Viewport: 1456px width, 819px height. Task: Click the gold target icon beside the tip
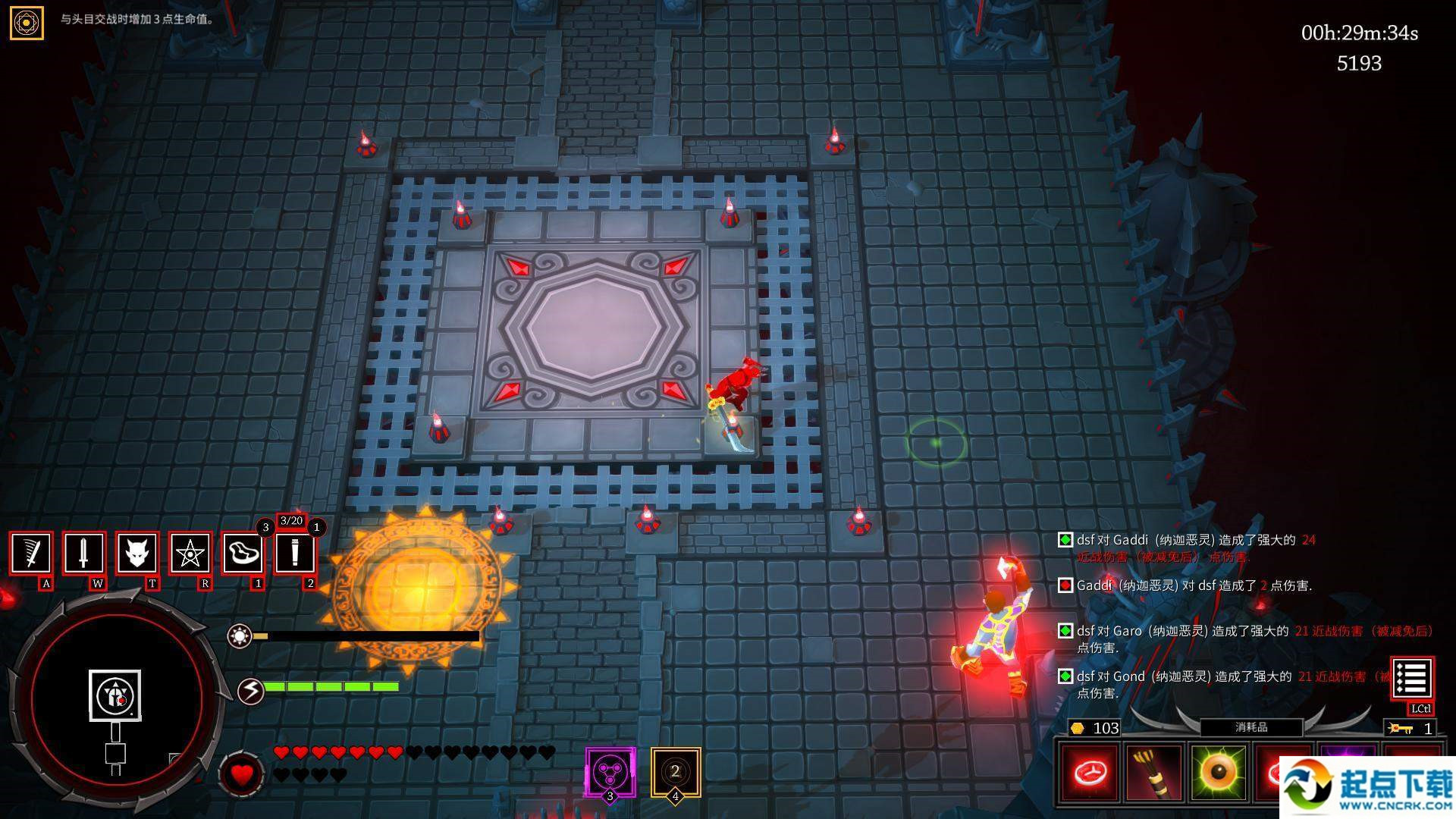point(27,23)
